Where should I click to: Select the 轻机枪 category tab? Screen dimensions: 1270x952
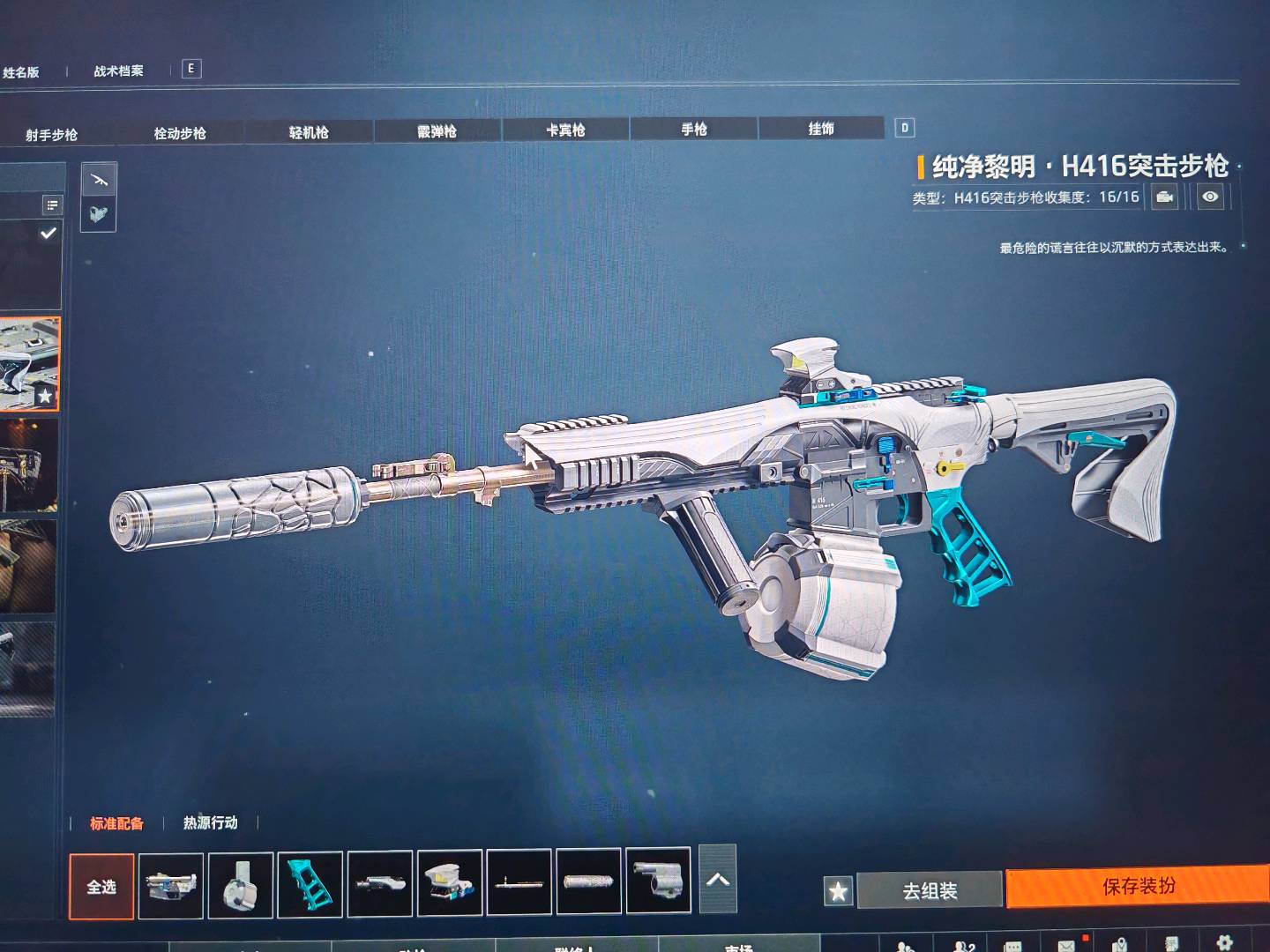pos(309,132)
